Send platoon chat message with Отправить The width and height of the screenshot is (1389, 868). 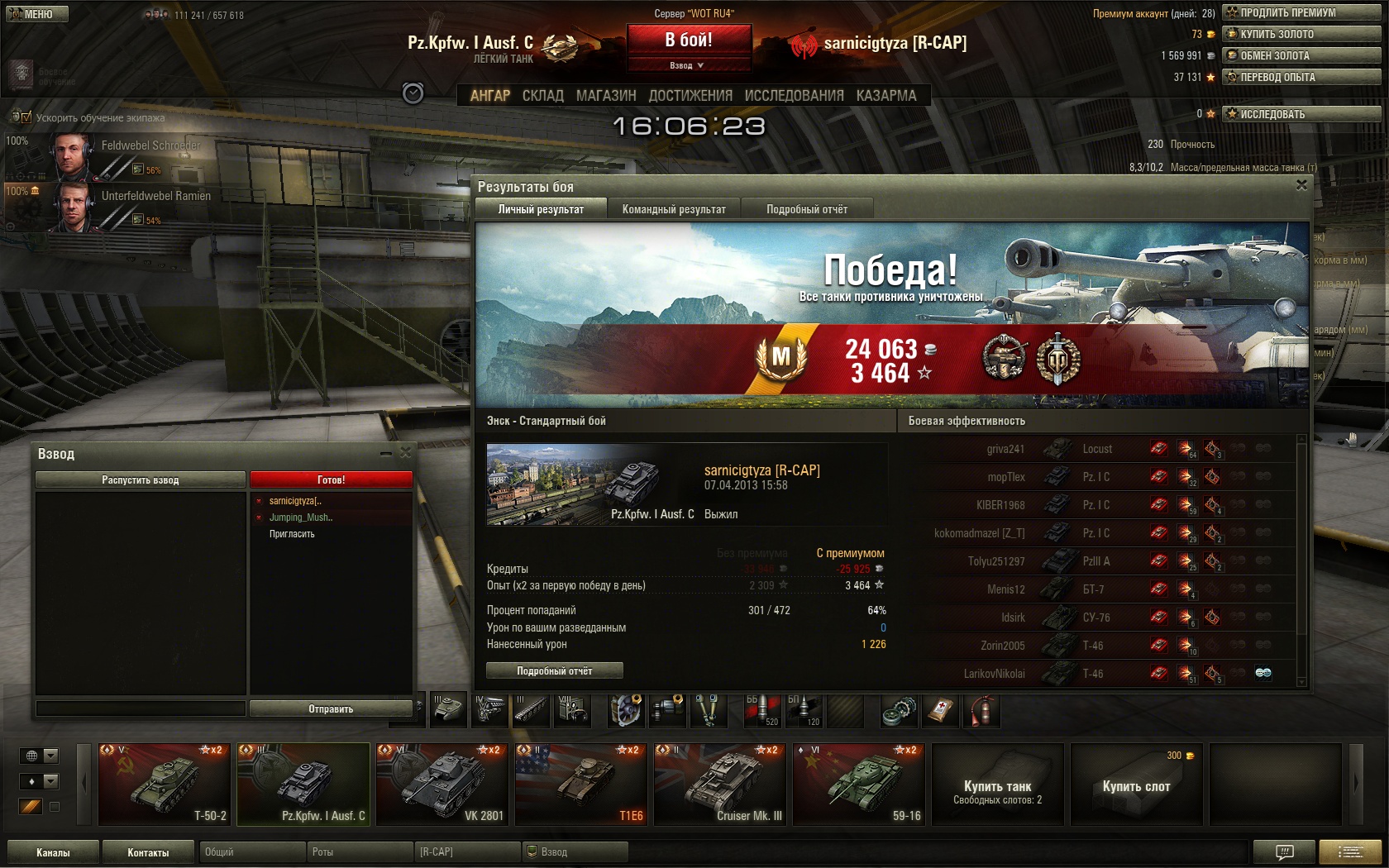tap(331, 708)
